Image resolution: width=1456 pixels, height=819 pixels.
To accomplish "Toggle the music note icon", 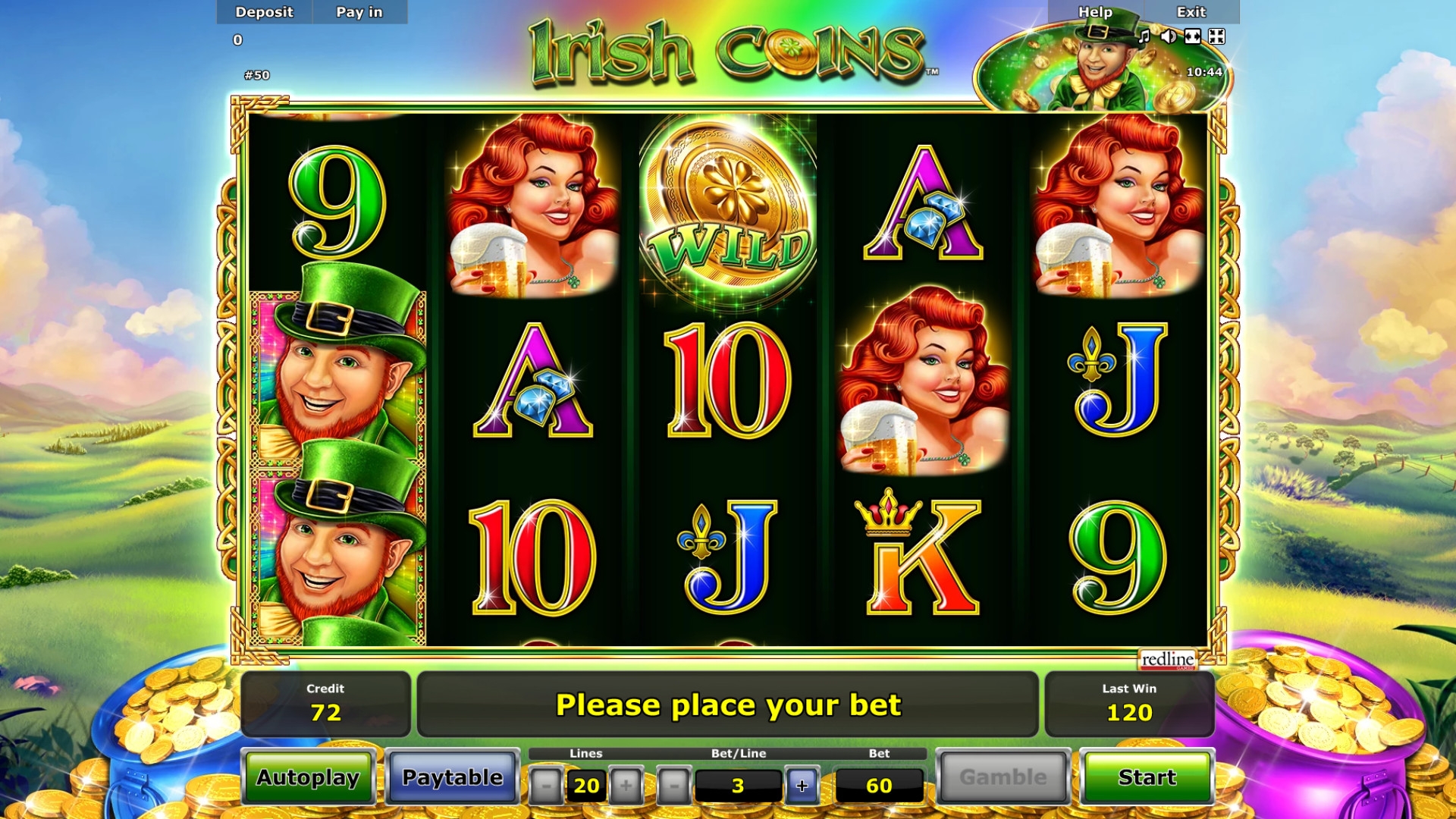I will click(x=1144, y=36).
